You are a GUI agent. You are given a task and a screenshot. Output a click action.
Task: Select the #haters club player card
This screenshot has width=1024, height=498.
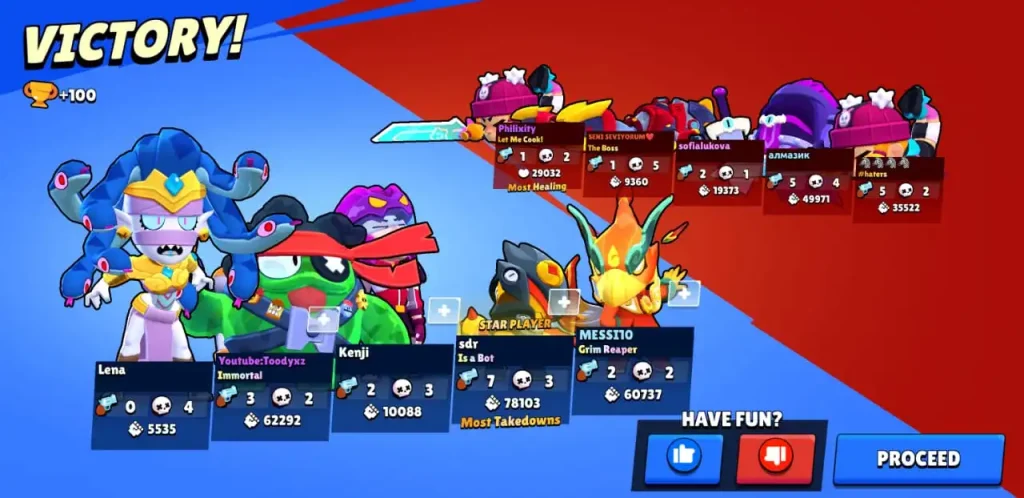click(x=897, y=190)
